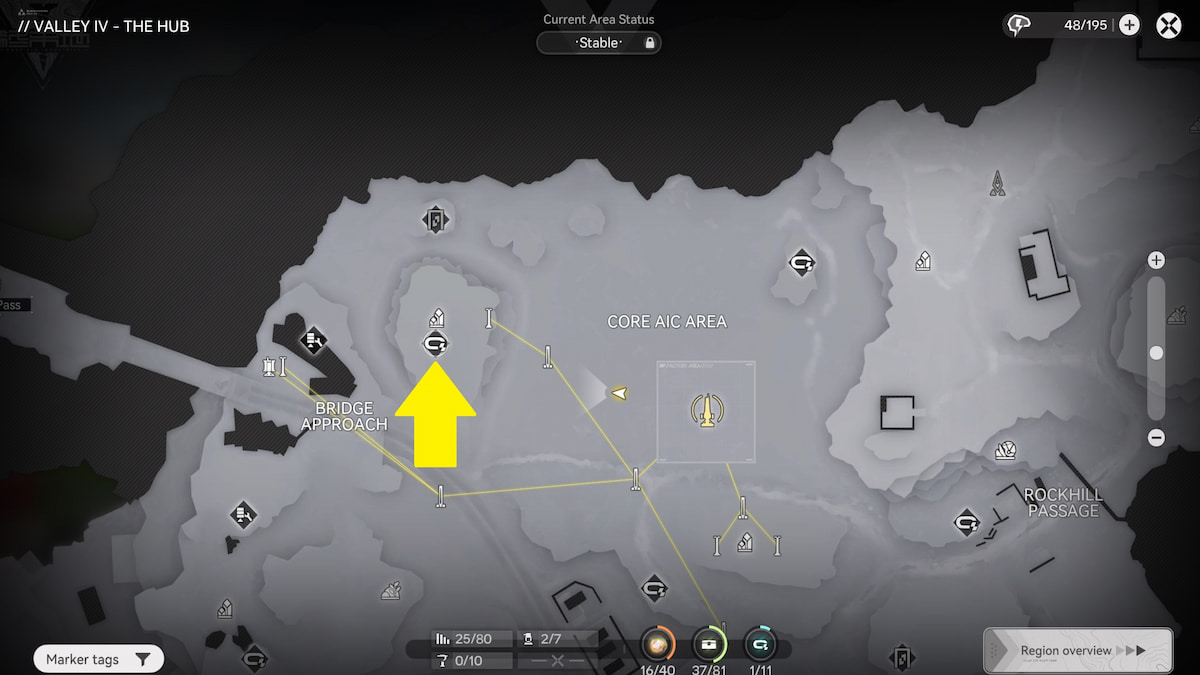Open the teal-ringed tracker showing 1/11
Image resolution: width=1200 pixels, height=675 pixels.
tap(760, 642)
